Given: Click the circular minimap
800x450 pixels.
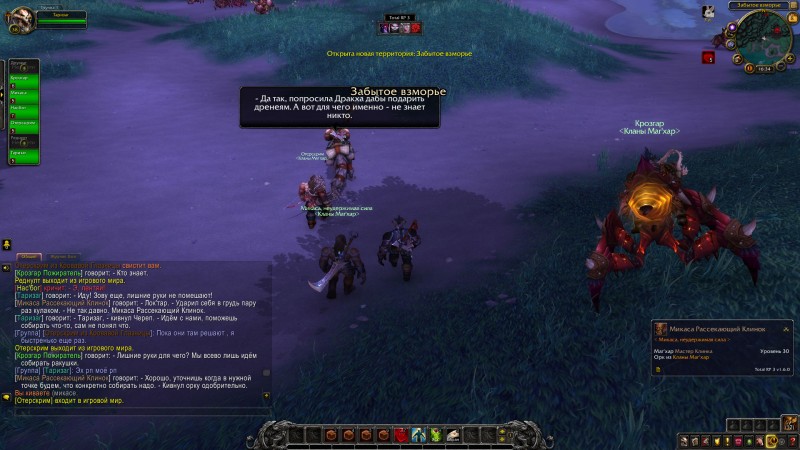Looking at the screenshot, I should click(765, 39).
